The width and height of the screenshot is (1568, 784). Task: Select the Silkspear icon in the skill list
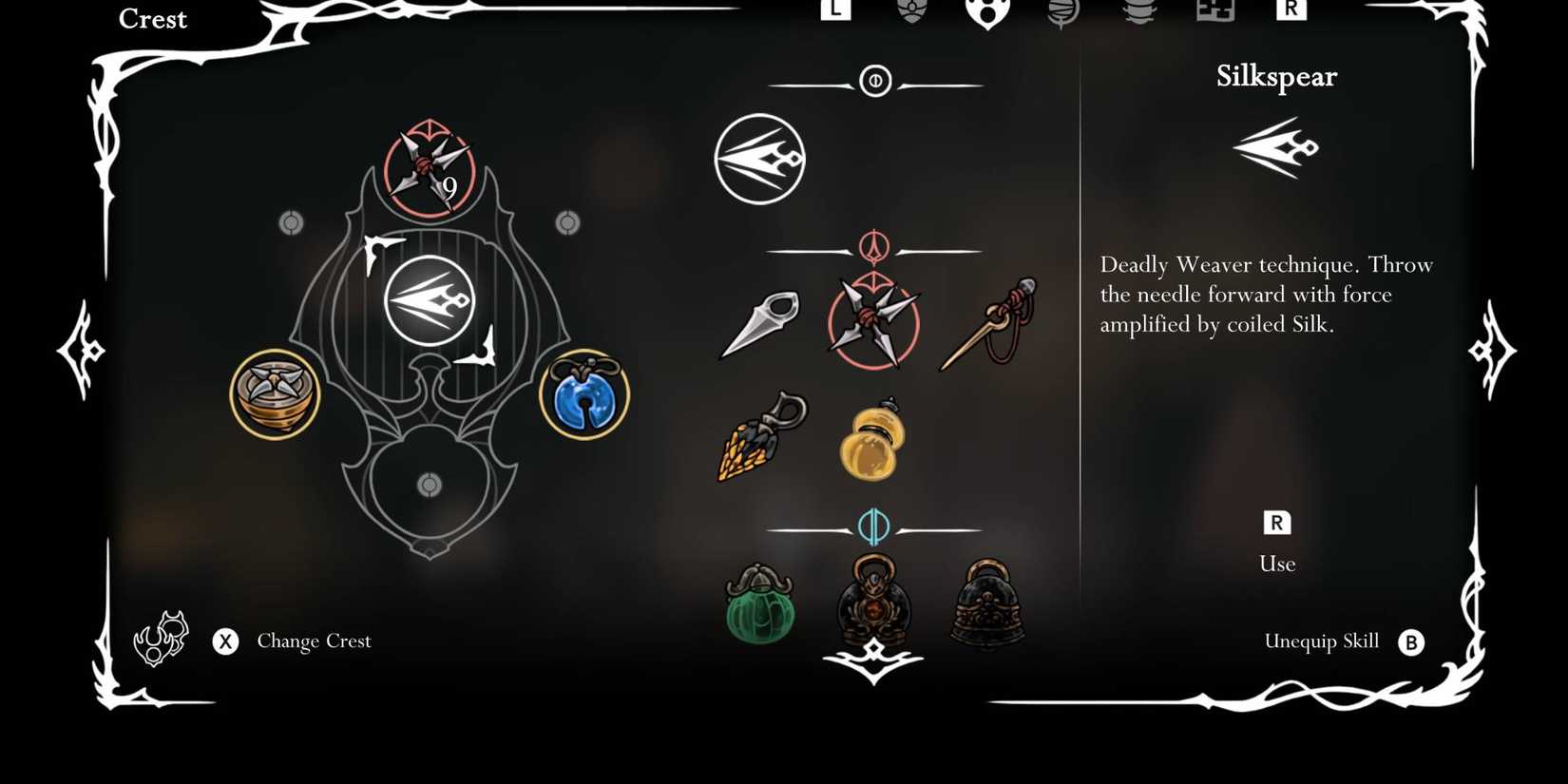coord(757,158)
